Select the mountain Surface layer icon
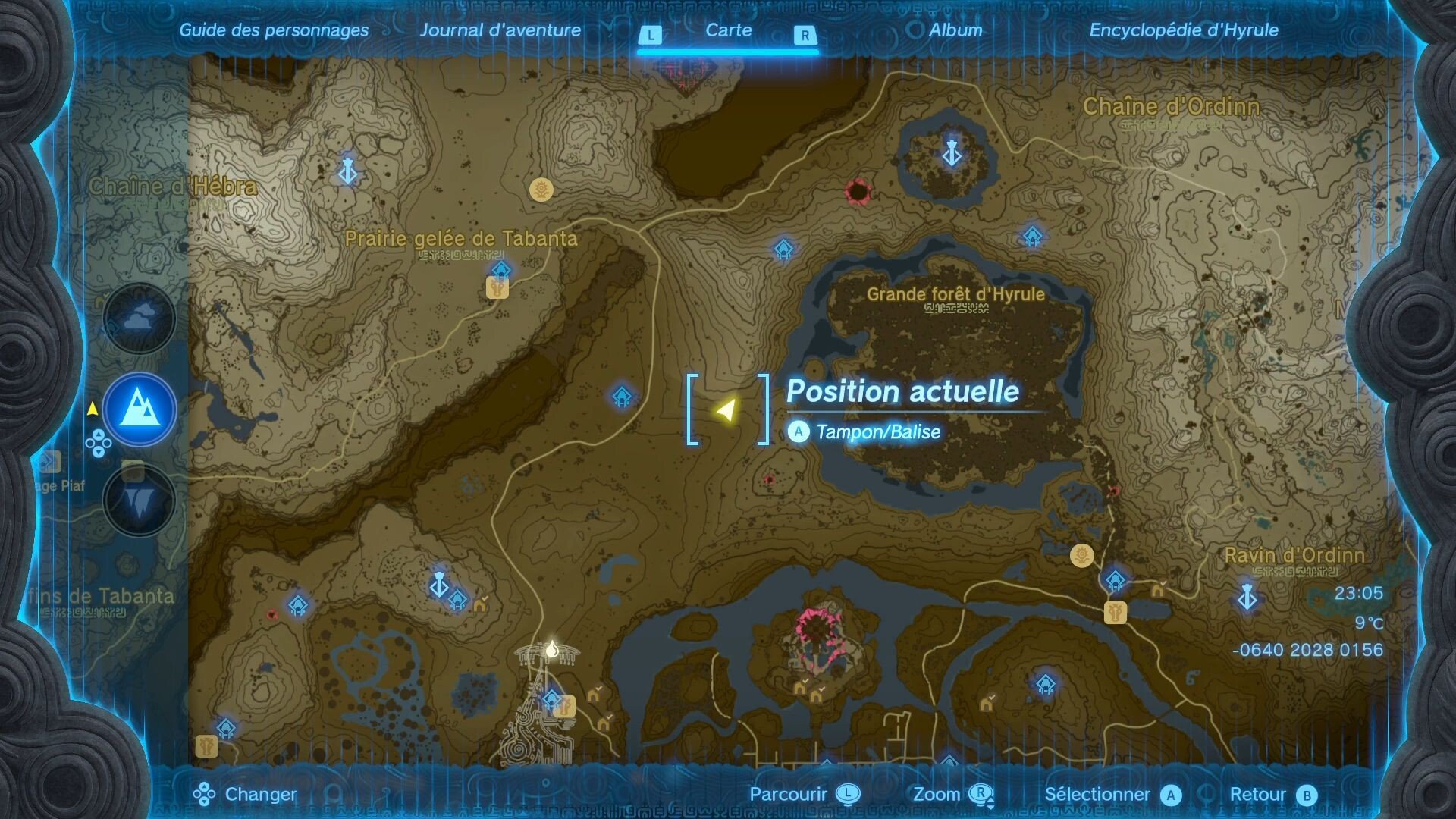Image resolution: width=1456 pixels, height=819 pixels. click(139, 409)
